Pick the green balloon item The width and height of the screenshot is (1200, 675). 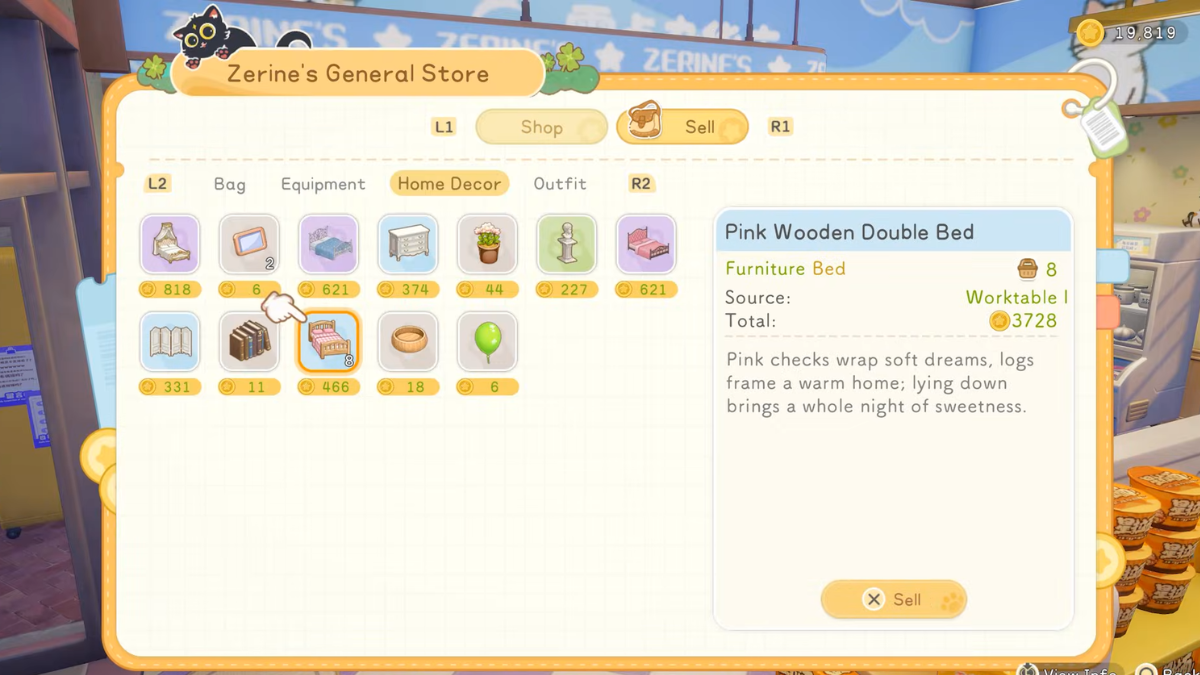pos(487,342)
